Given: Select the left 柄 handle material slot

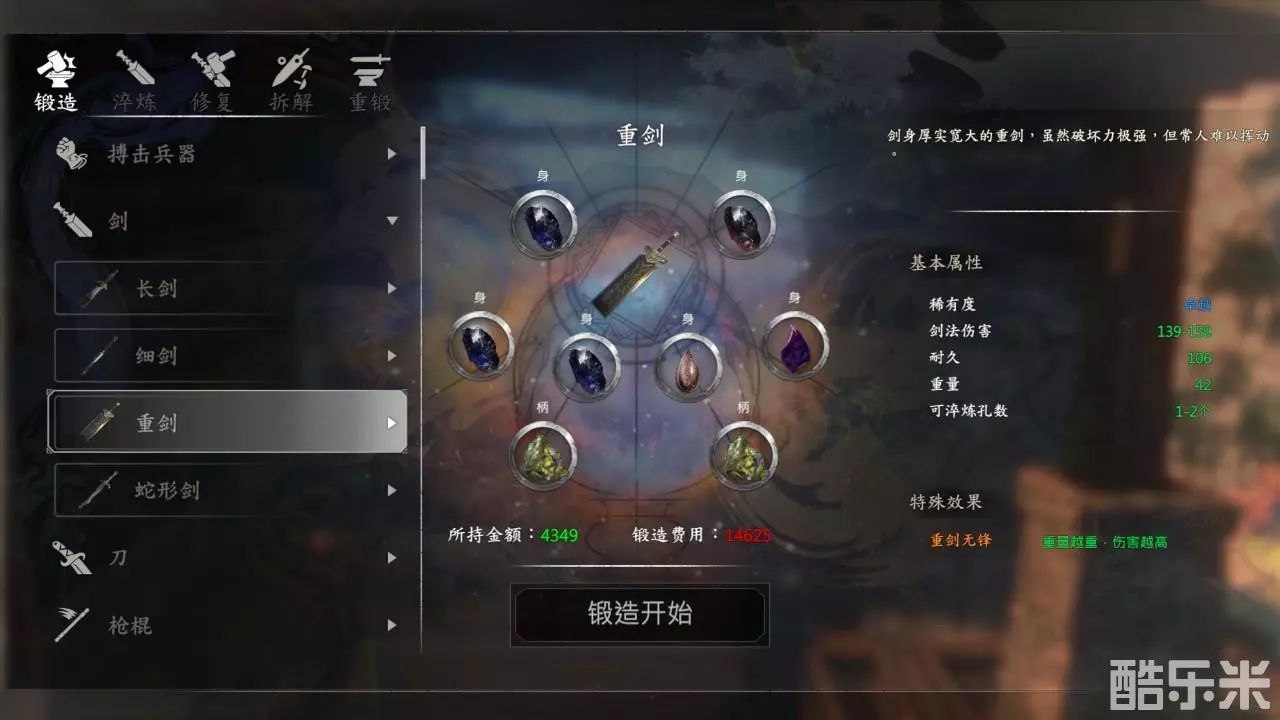Looking at the screenshot, I should click(543, 455).
